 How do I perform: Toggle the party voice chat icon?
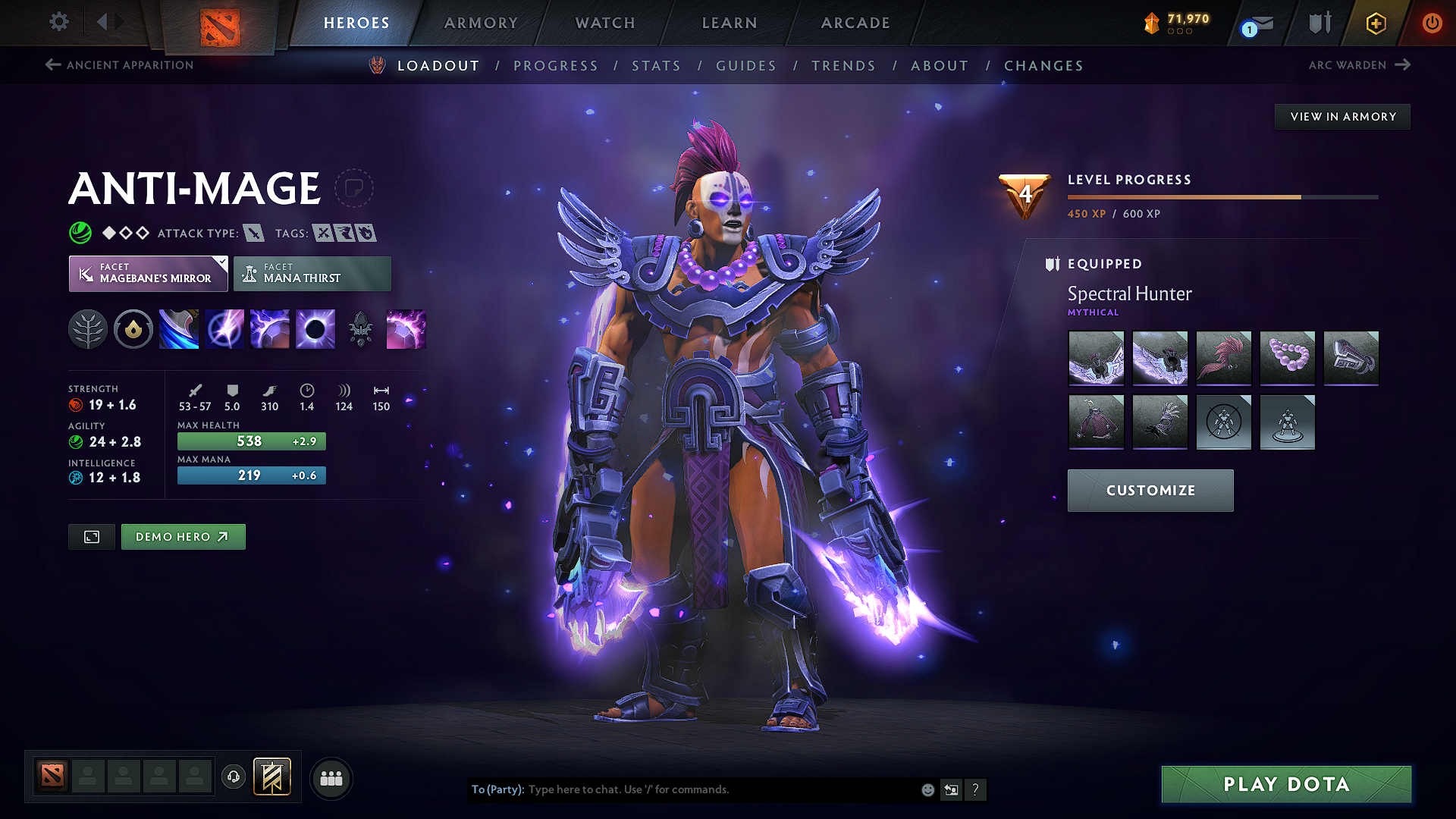click(x=233, y=777)
